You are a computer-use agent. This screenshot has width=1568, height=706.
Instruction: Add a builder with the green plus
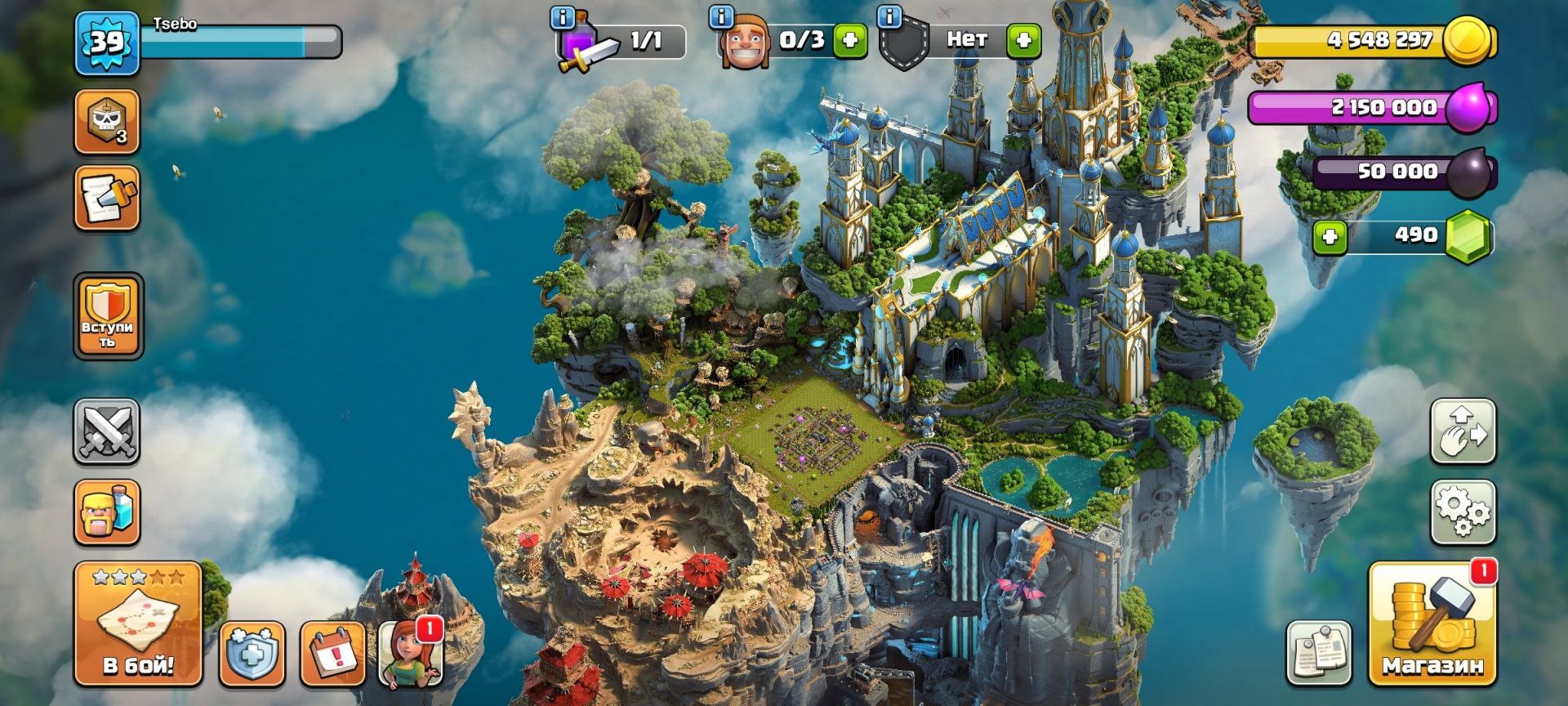coord(849,40)
